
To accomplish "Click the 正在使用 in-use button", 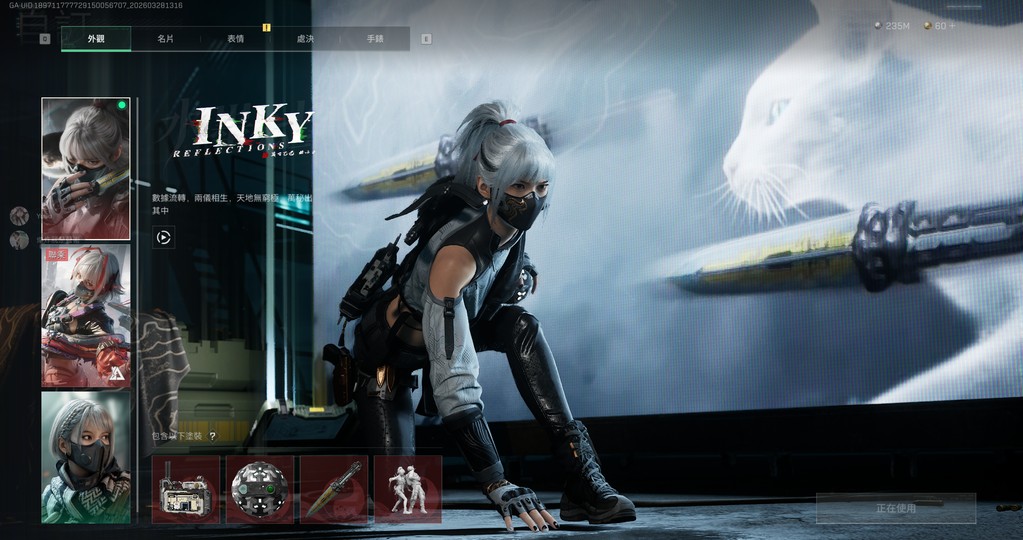I will coord(895,508).
